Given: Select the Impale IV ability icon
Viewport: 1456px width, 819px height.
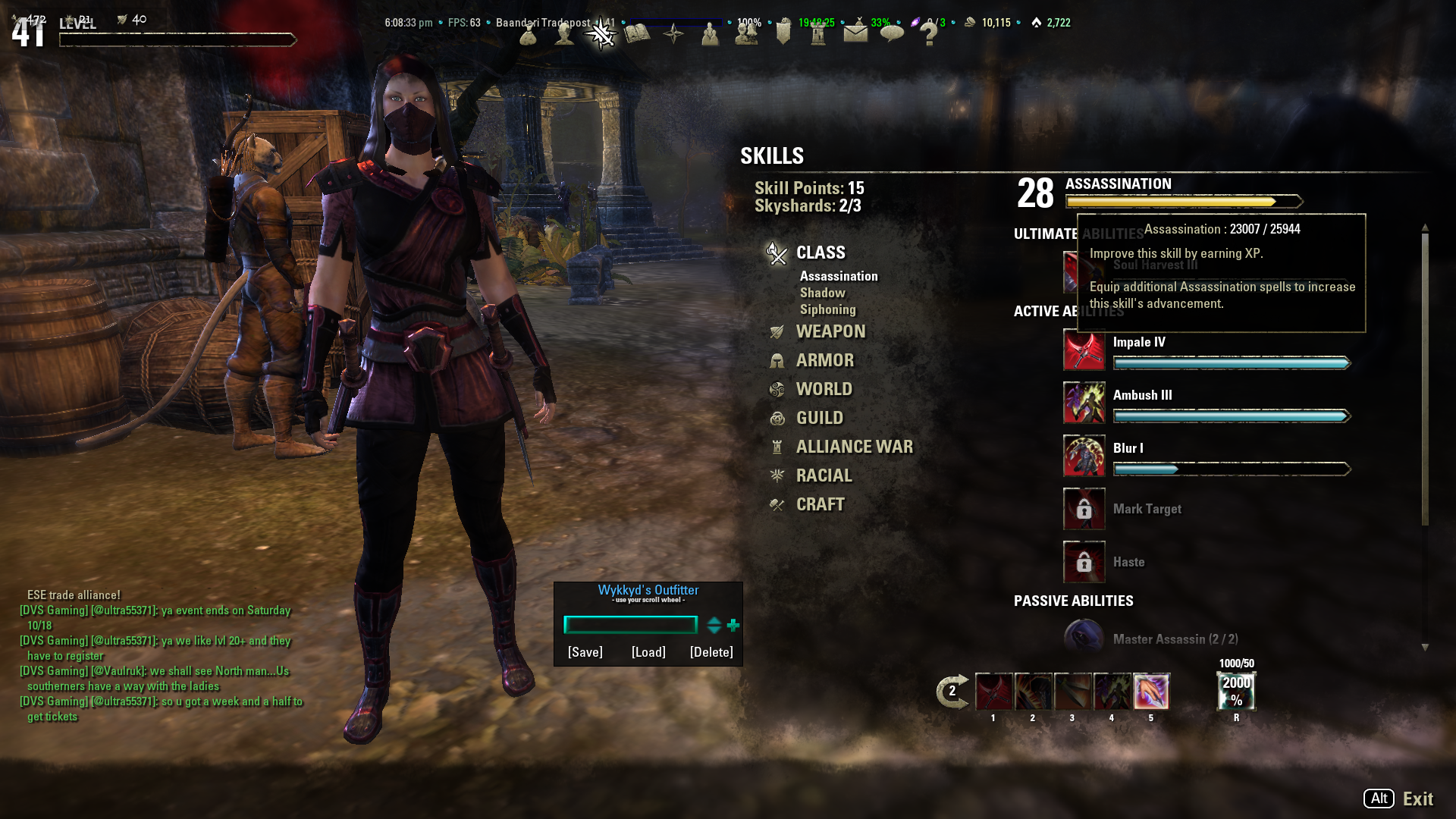Looking at the screenshot, I should 1084,350.
